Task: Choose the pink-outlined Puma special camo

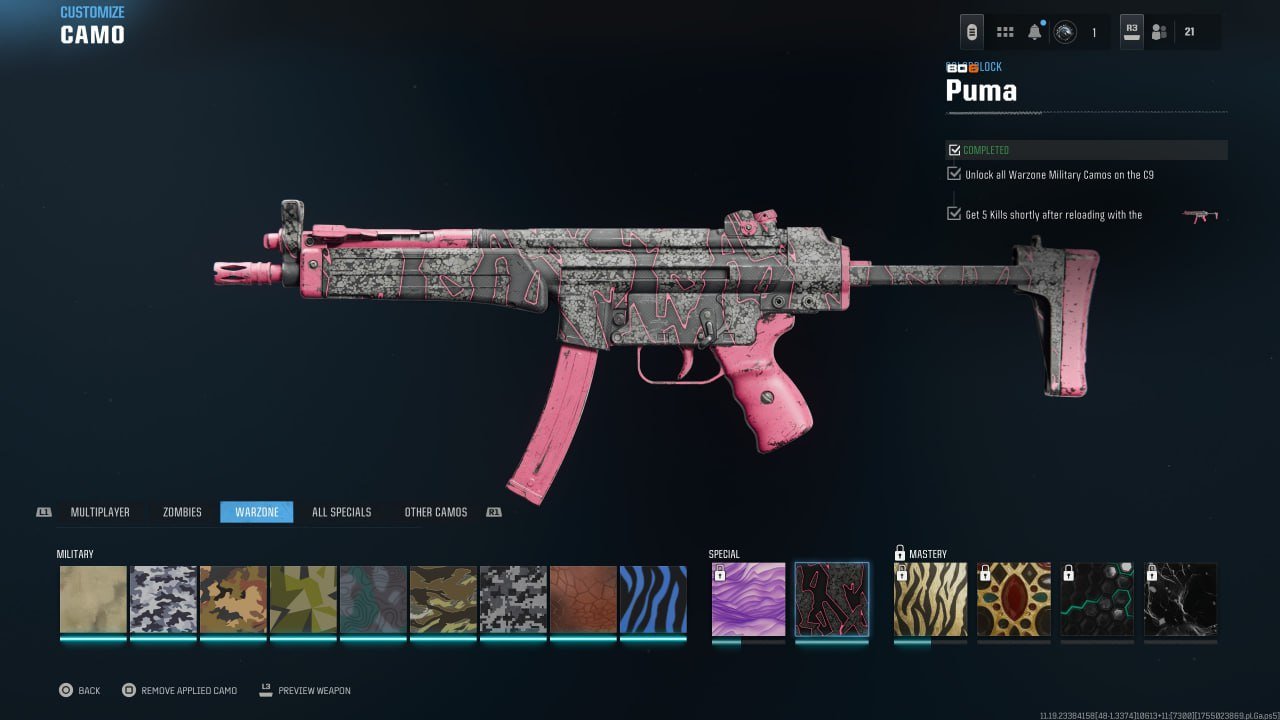Action: coord(832,600)
